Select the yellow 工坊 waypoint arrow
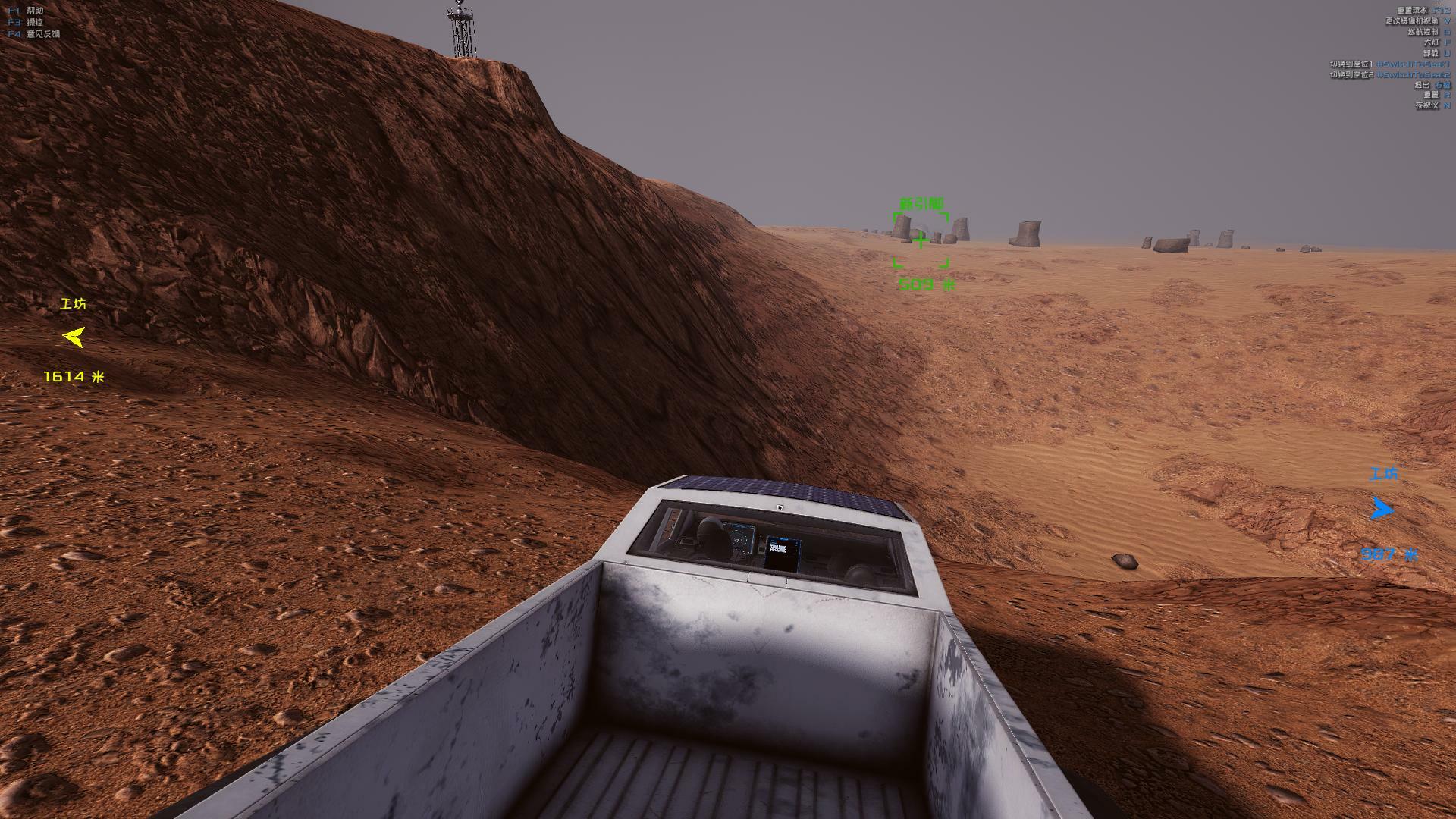Image resolution: width=1456 pixels, height=819 pixels. pos(74,337)
